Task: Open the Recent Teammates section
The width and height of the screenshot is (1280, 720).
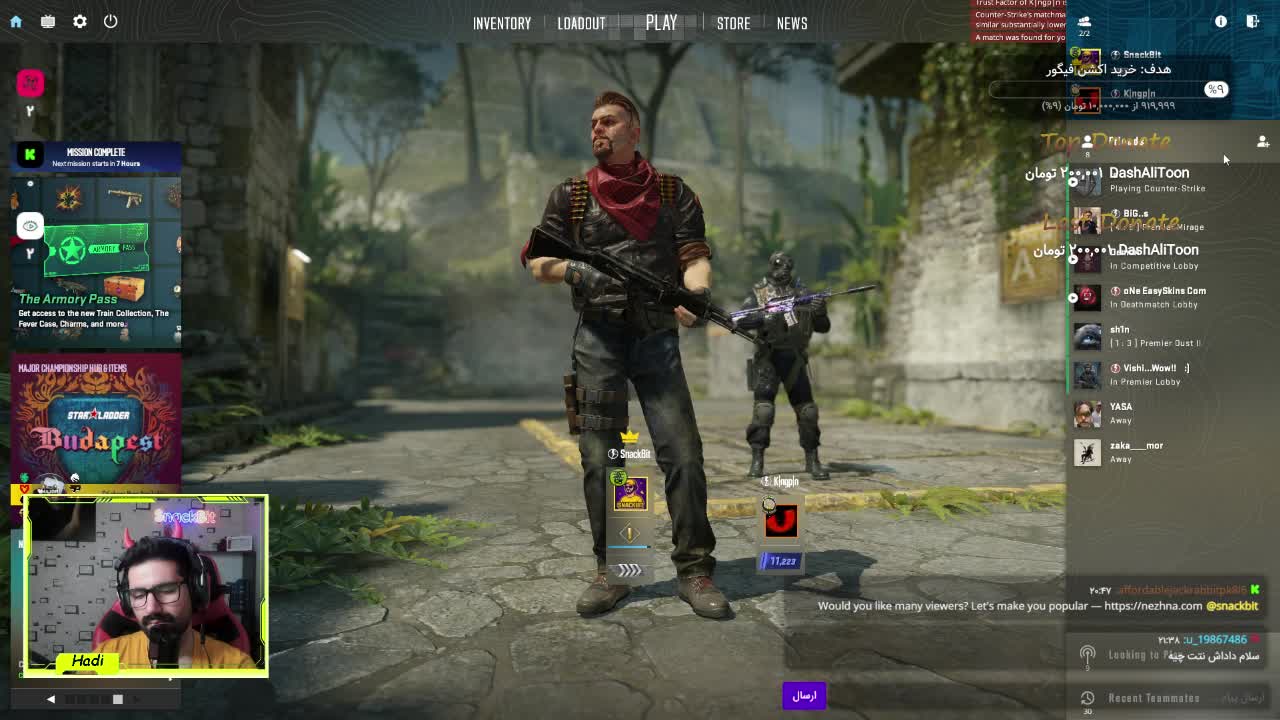Action: tap(1153, 698)
